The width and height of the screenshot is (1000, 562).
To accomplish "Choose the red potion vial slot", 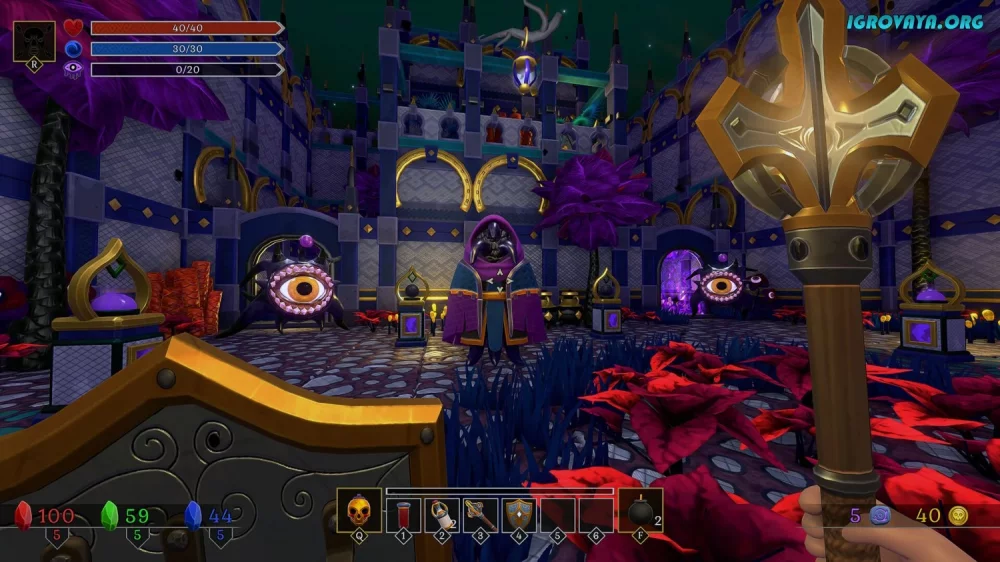I will click(x=403, y=514).
